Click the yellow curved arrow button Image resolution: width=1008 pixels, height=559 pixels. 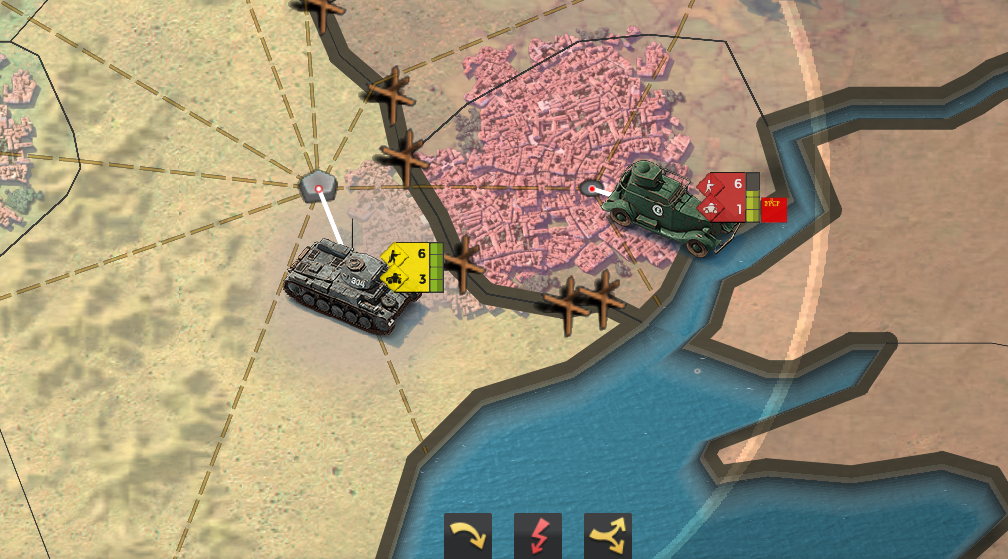(x=468, y=536)
